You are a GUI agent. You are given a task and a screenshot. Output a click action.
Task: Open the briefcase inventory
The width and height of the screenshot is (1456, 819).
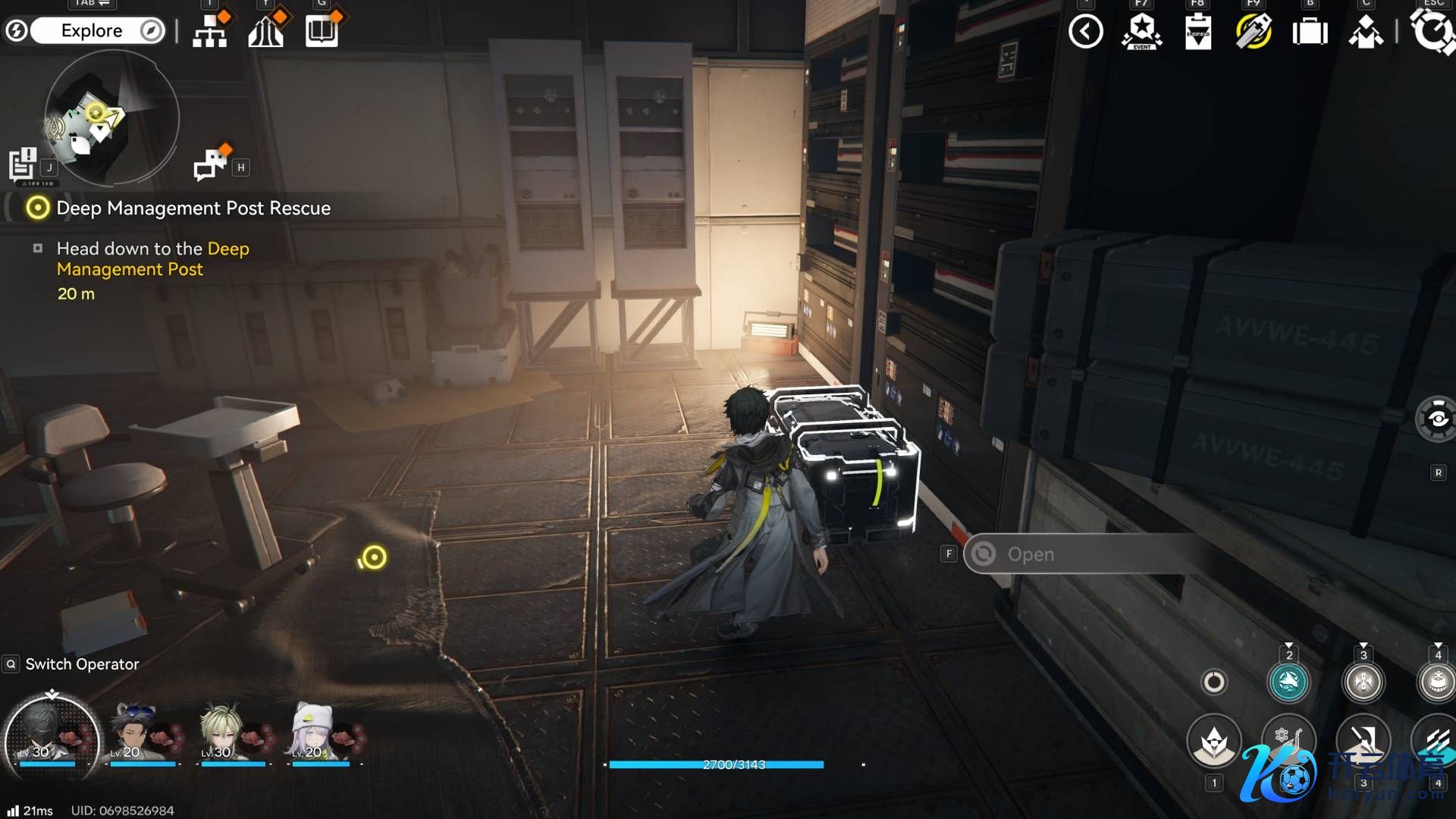click(1310, 33)
